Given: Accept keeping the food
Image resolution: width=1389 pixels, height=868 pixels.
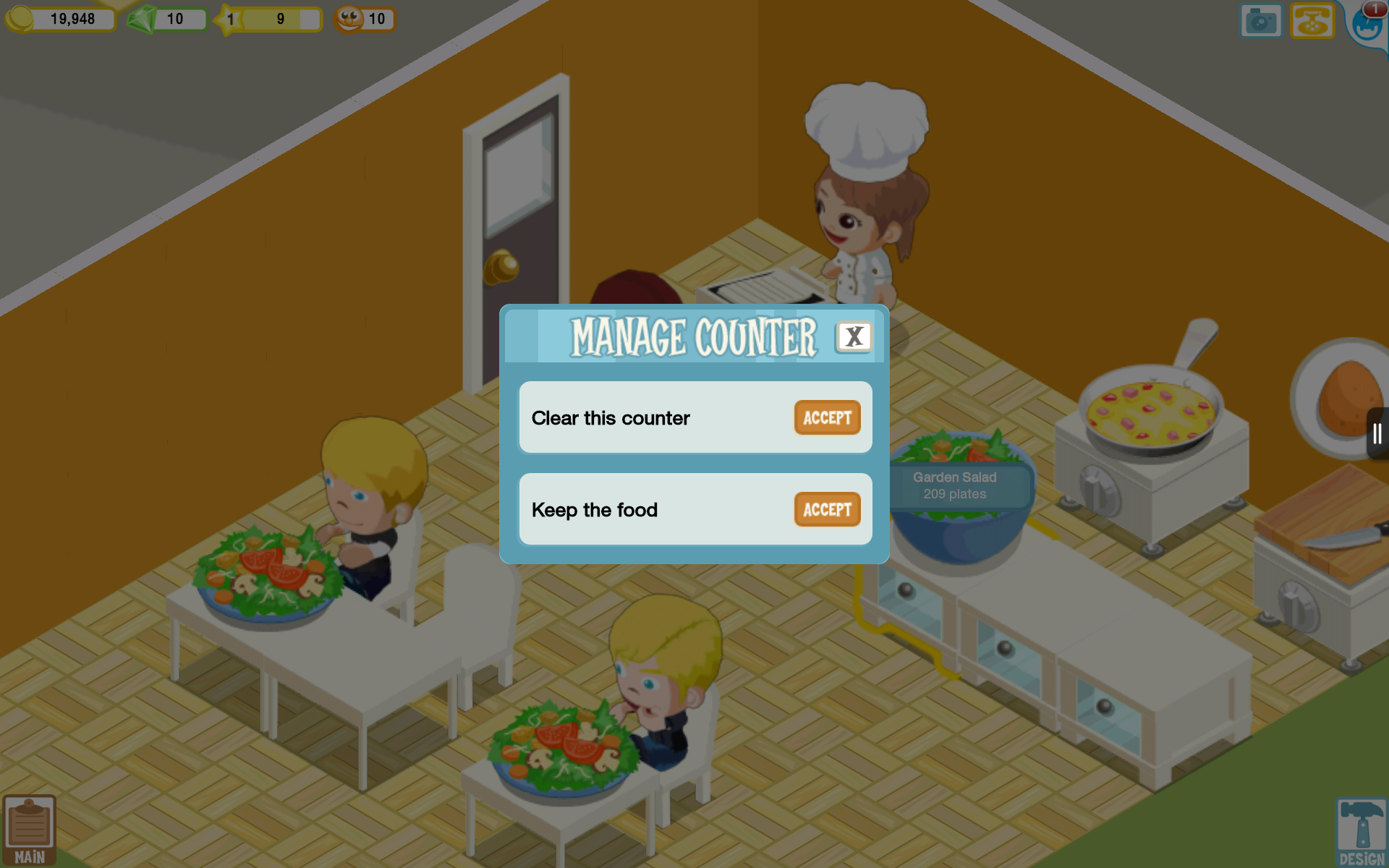Looking at the screenshot, I should pyautogui.click(x=826, y=509).
